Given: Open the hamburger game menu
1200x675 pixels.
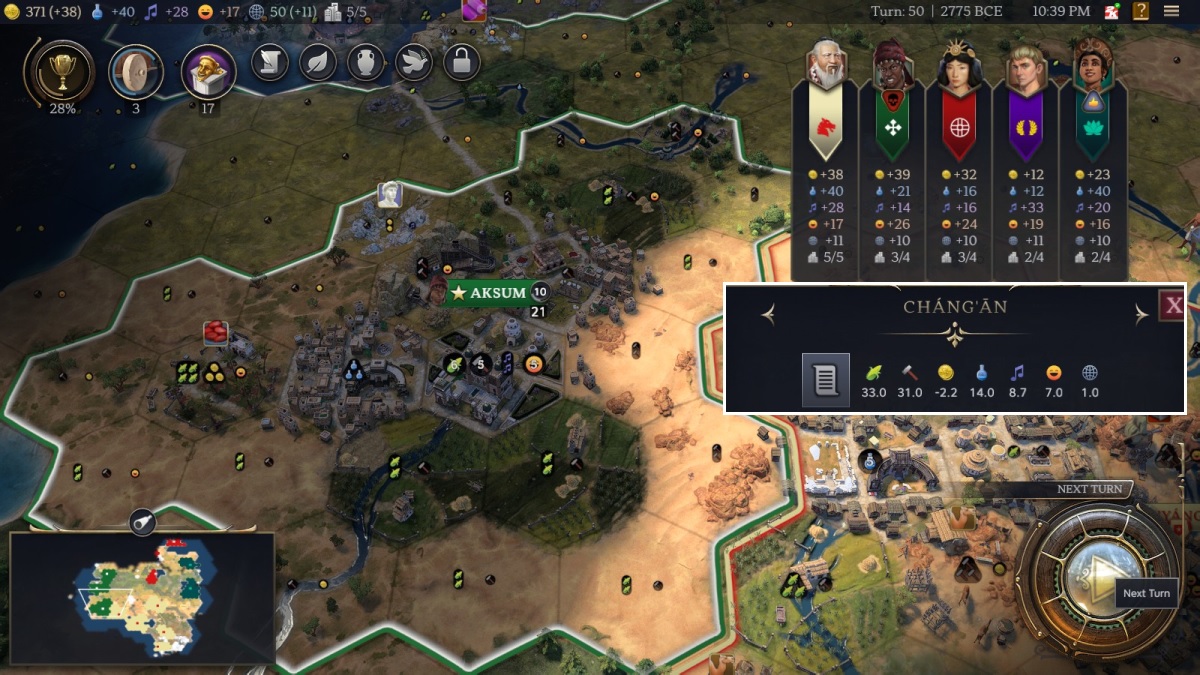Looking at the screenshot, I should coord(1171,12).
